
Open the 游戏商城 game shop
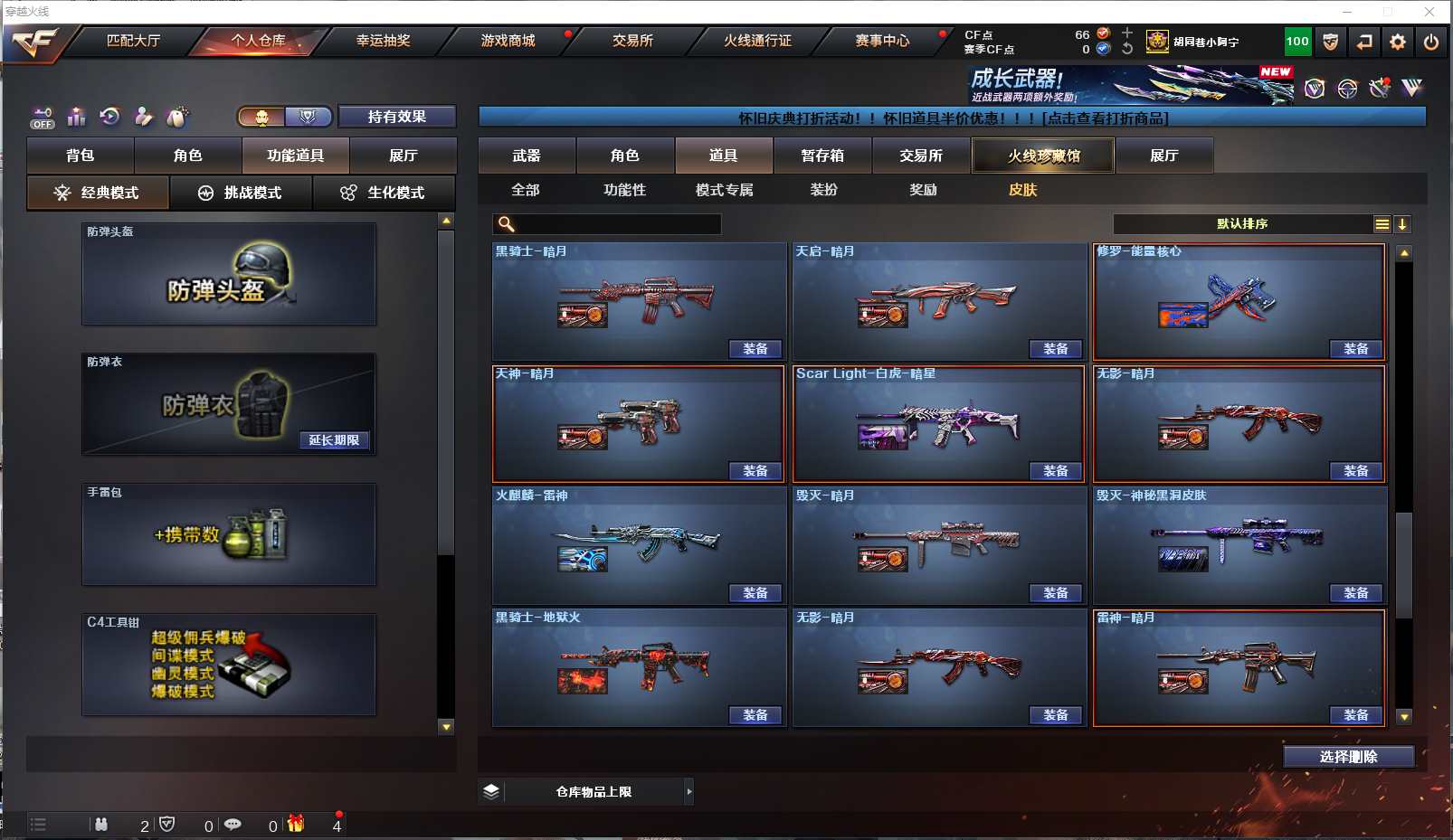tap(508, 41)
